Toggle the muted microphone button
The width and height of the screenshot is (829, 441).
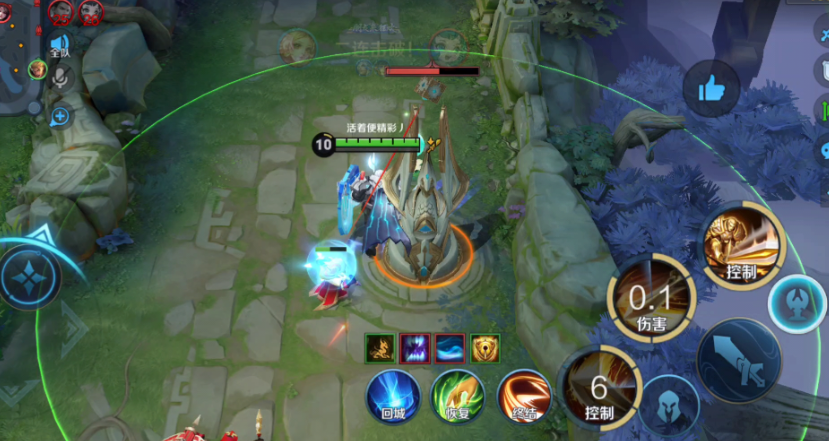pos(61,77)
